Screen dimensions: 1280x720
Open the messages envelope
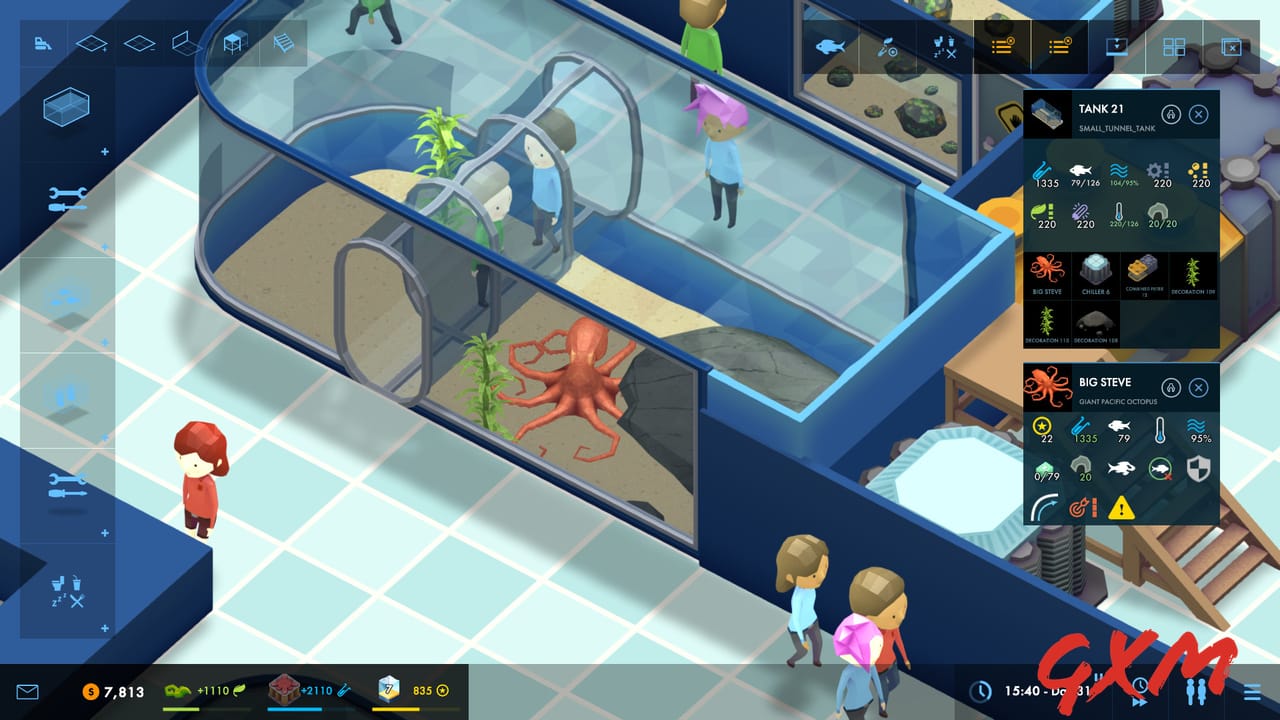click(x=27, y=690)
